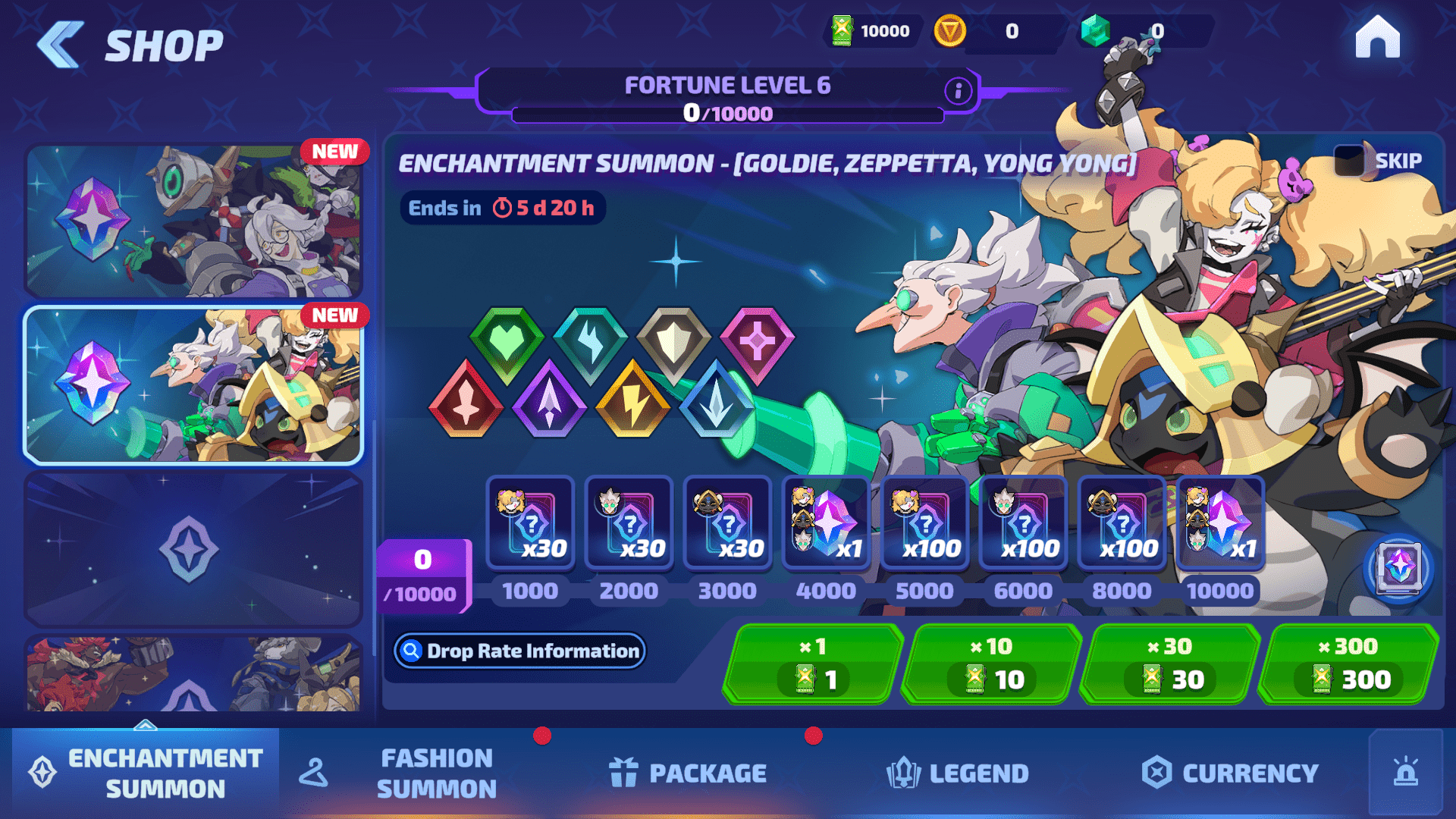Open the Legend tab
1456x819 pixels.
[958, 773]
